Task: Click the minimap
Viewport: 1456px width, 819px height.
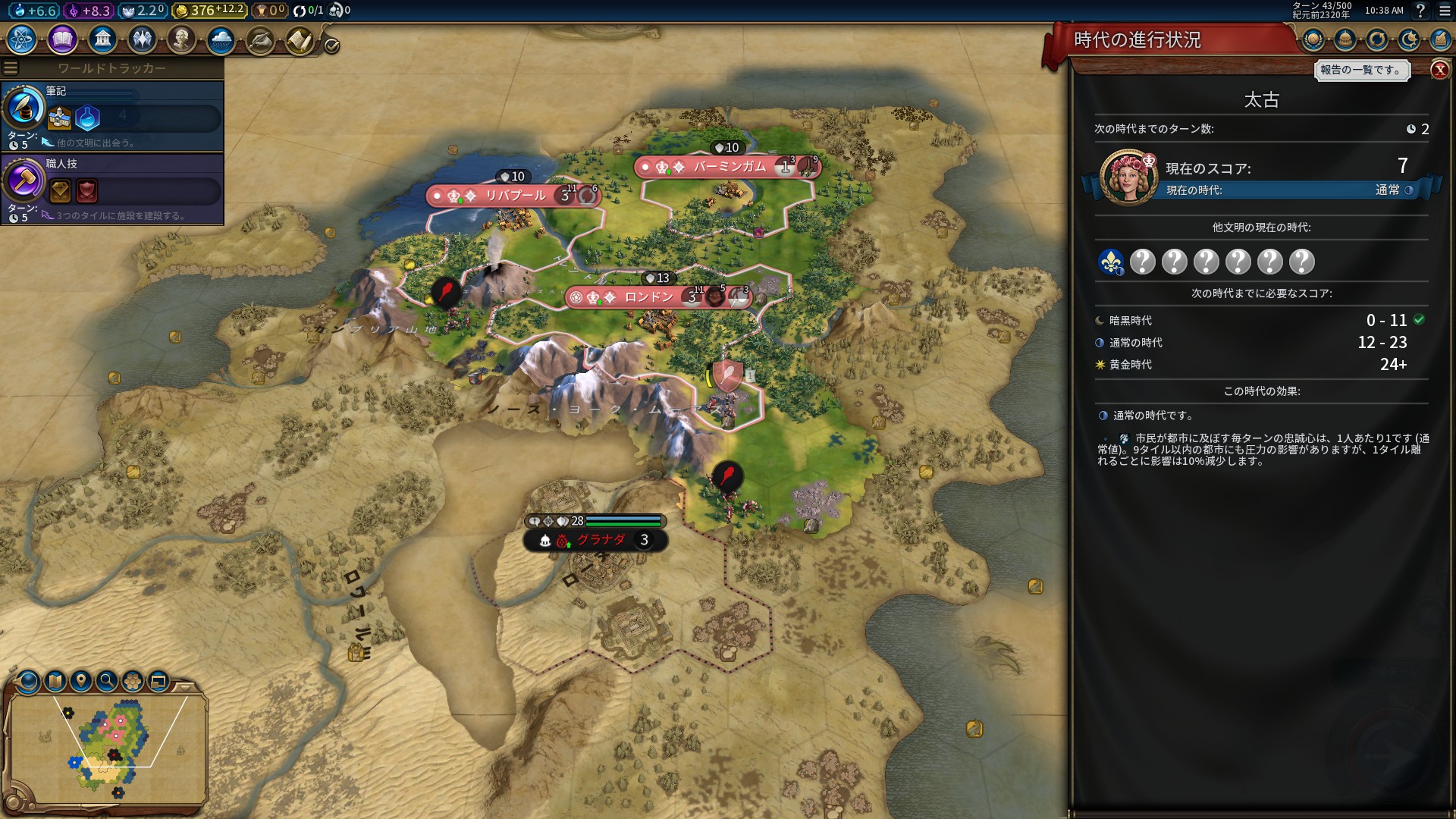Action: [106, 747]
